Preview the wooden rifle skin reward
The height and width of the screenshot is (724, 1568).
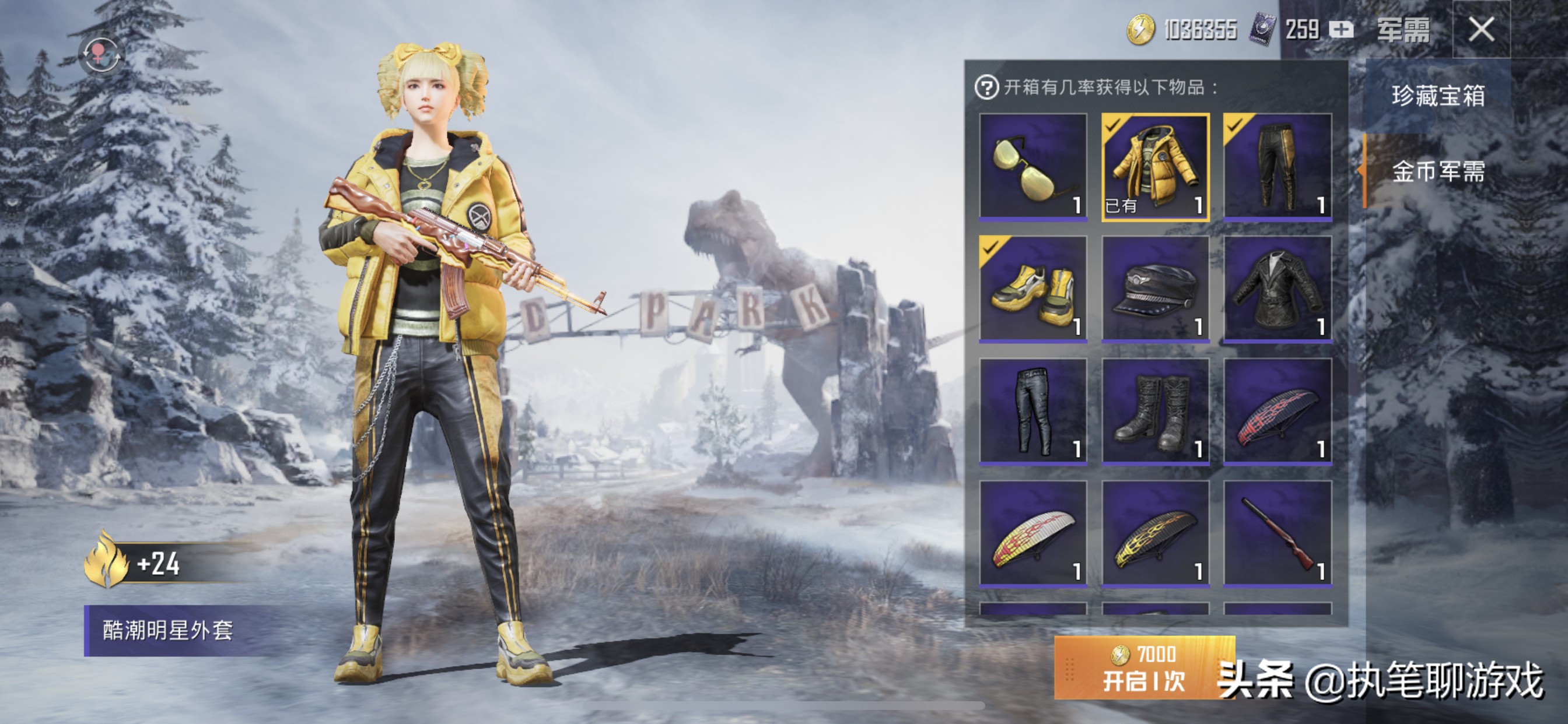(1277, 533)
